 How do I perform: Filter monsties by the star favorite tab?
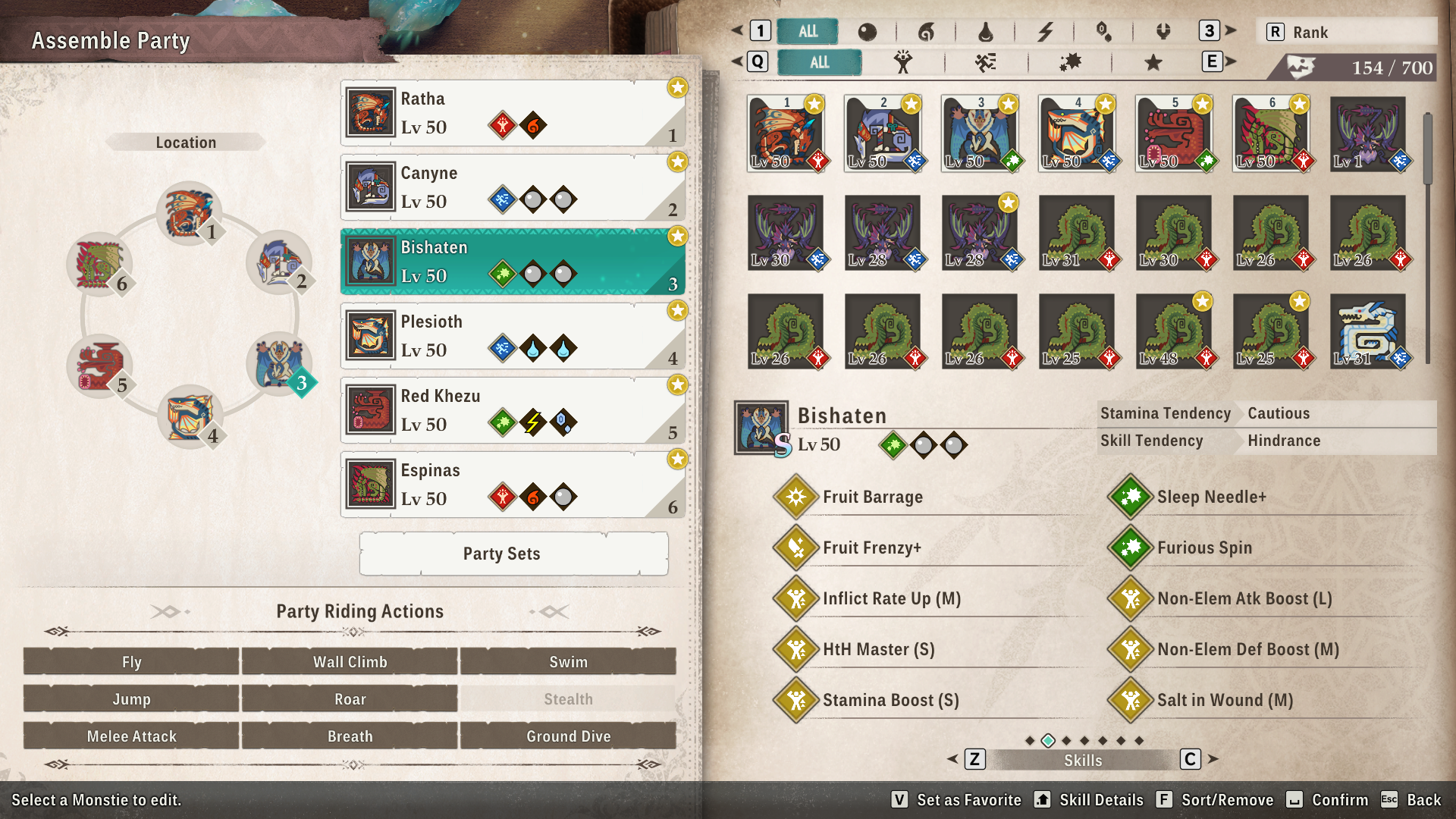click(x=1153, y=62)
